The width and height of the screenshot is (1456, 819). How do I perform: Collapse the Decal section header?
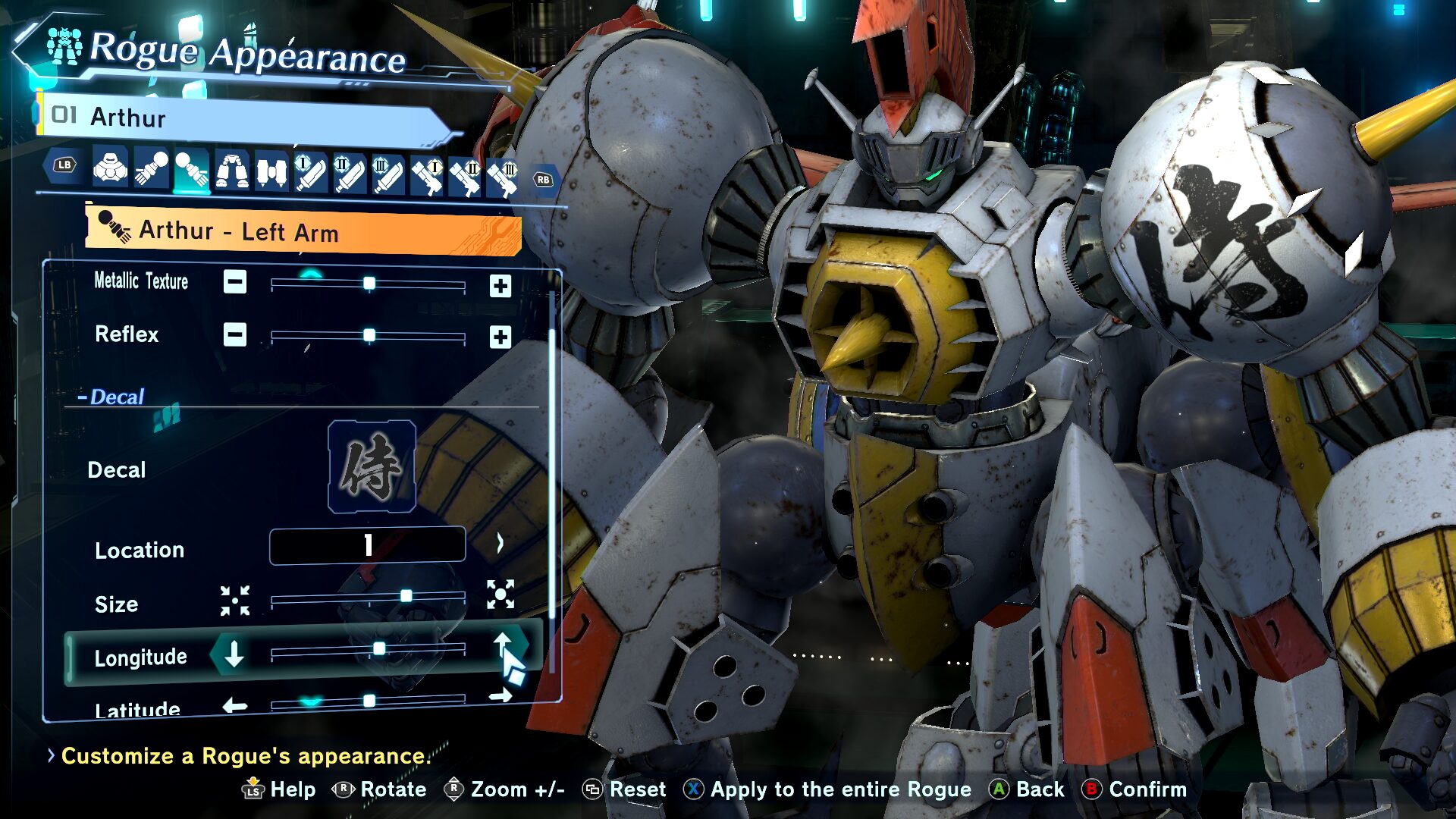tap(111, 397)
